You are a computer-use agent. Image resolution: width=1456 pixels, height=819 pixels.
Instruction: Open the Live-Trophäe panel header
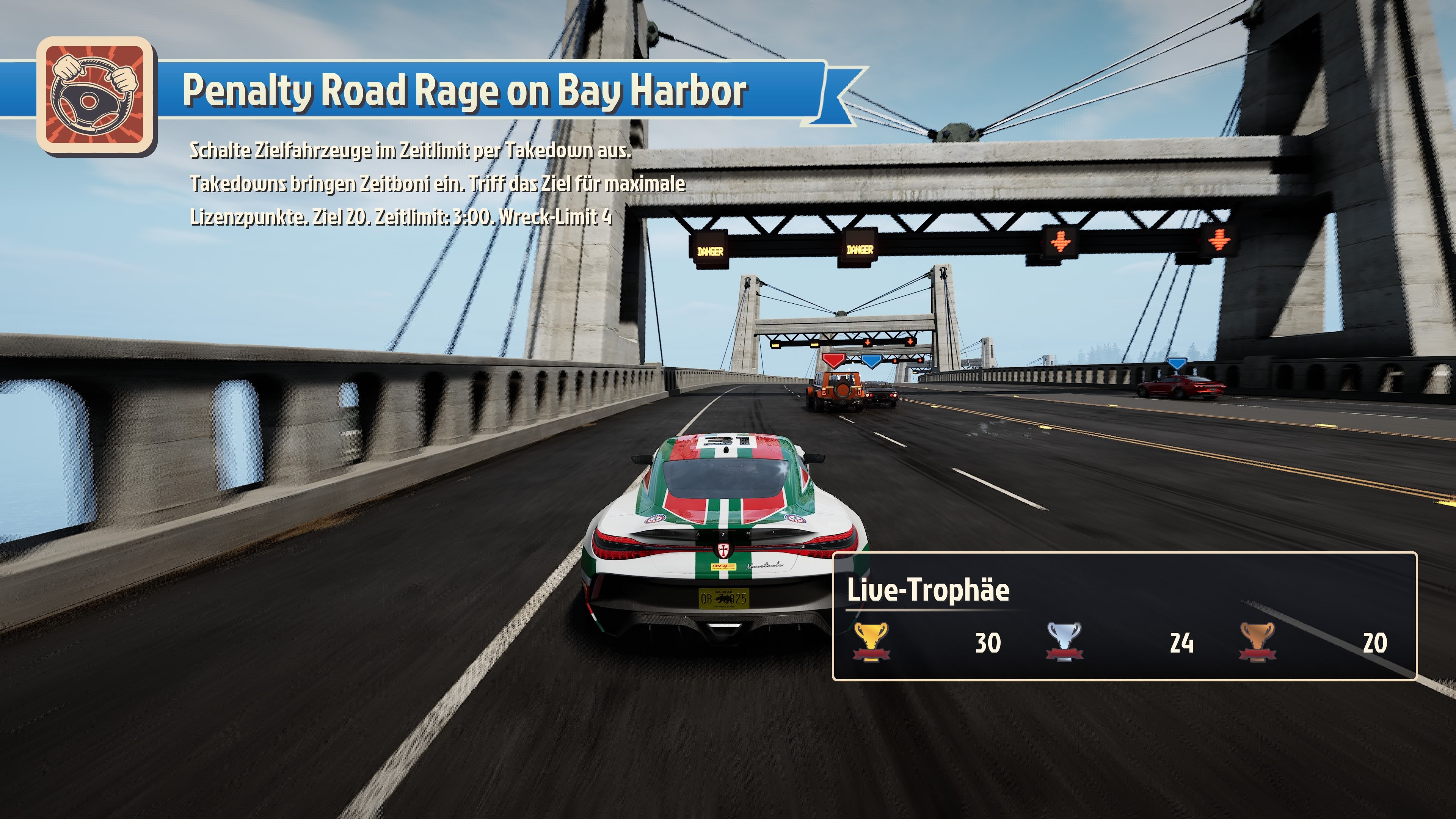[927, 590]
